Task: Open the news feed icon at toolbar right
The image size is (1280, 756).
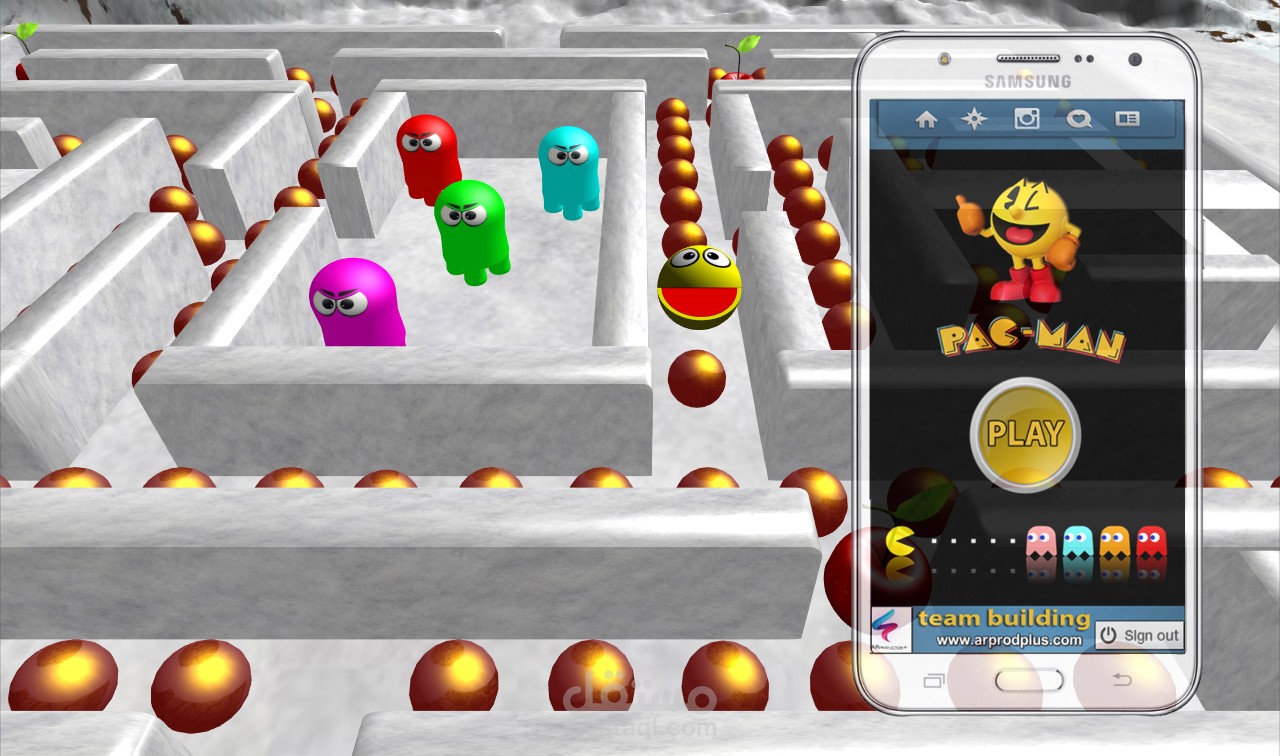Action: pos(1130,119)
